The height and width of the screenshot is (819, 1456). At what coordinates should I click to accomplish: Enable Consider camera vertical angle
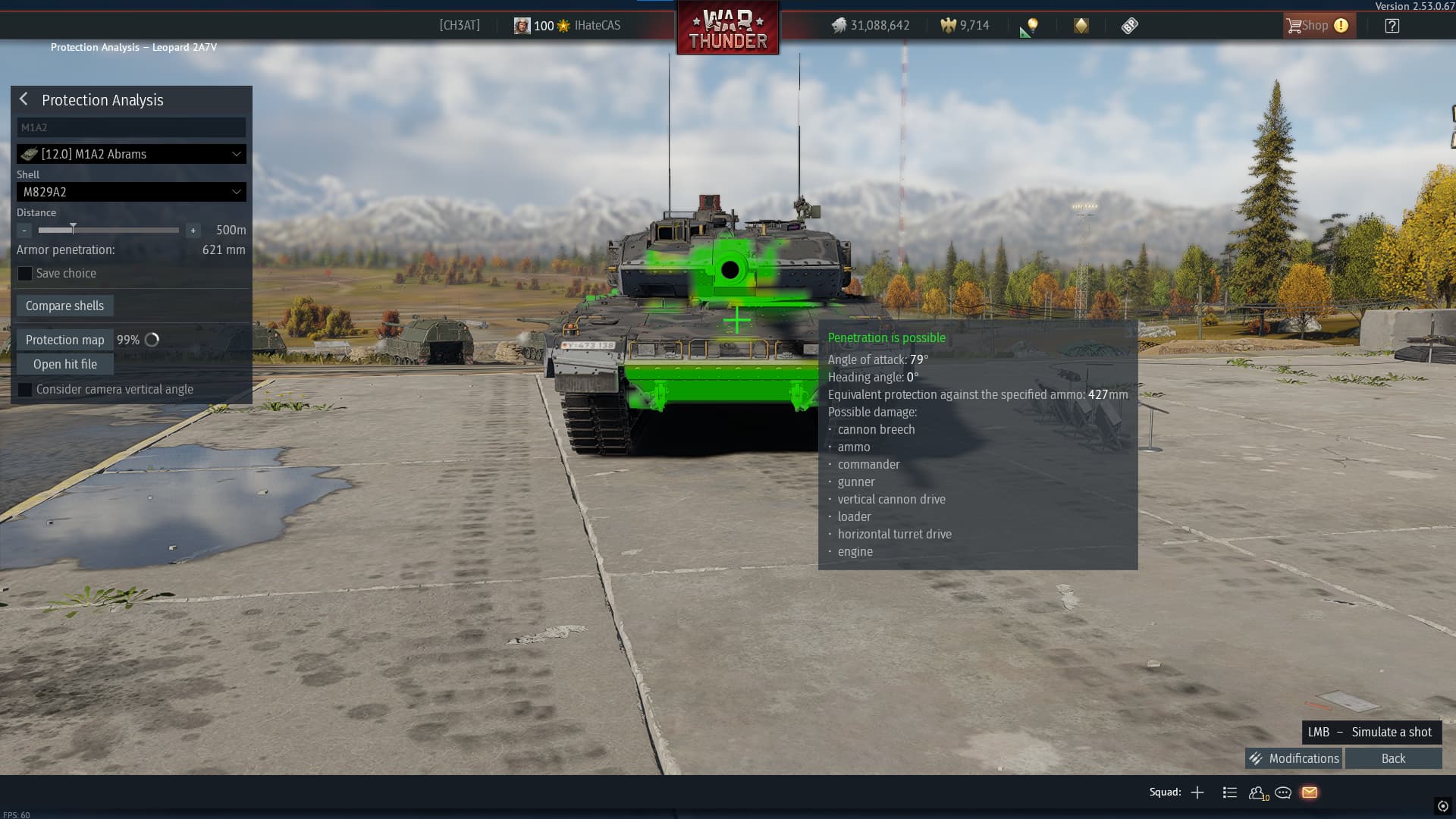(25, 390)
